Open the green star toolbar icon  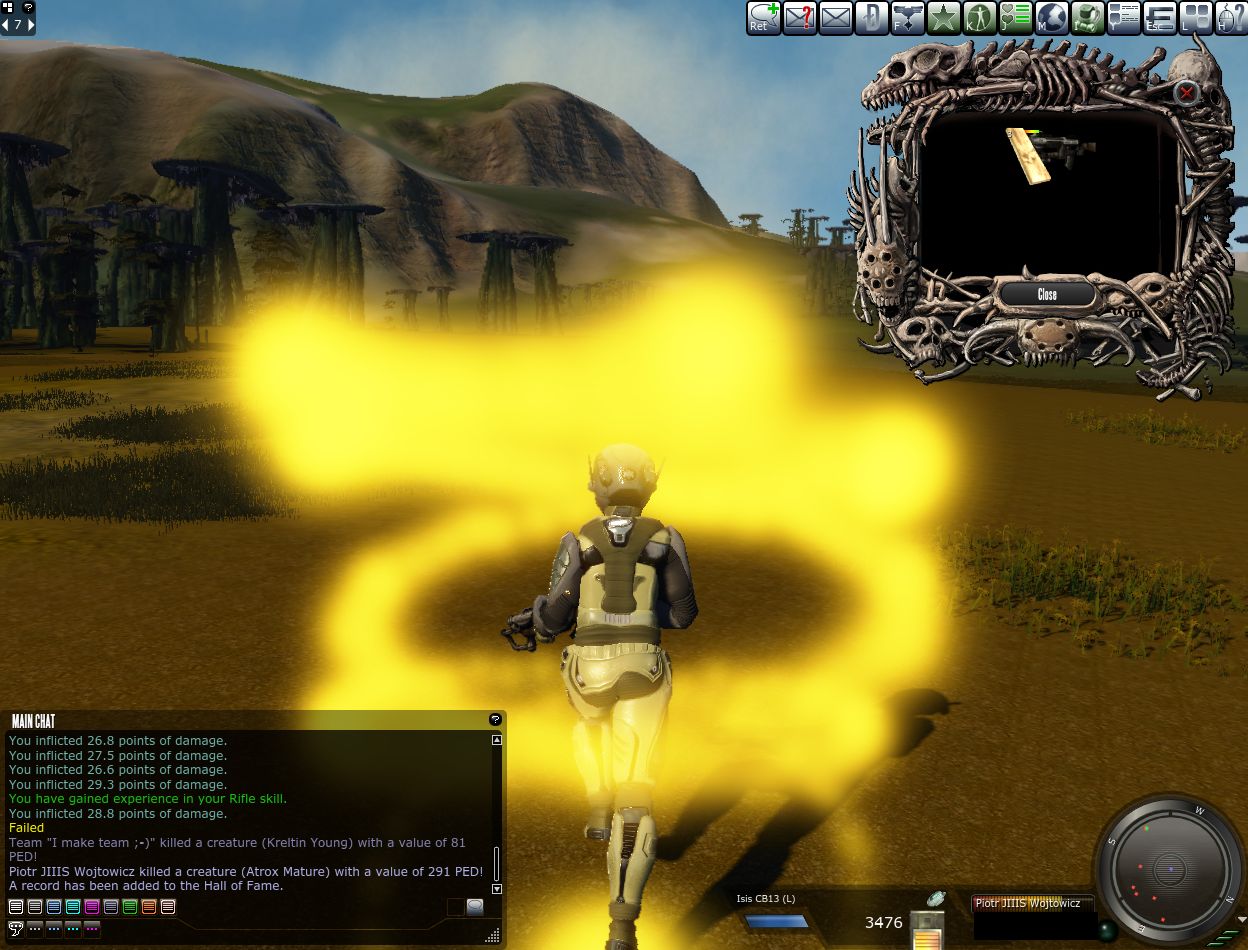[x=944, y=17]
